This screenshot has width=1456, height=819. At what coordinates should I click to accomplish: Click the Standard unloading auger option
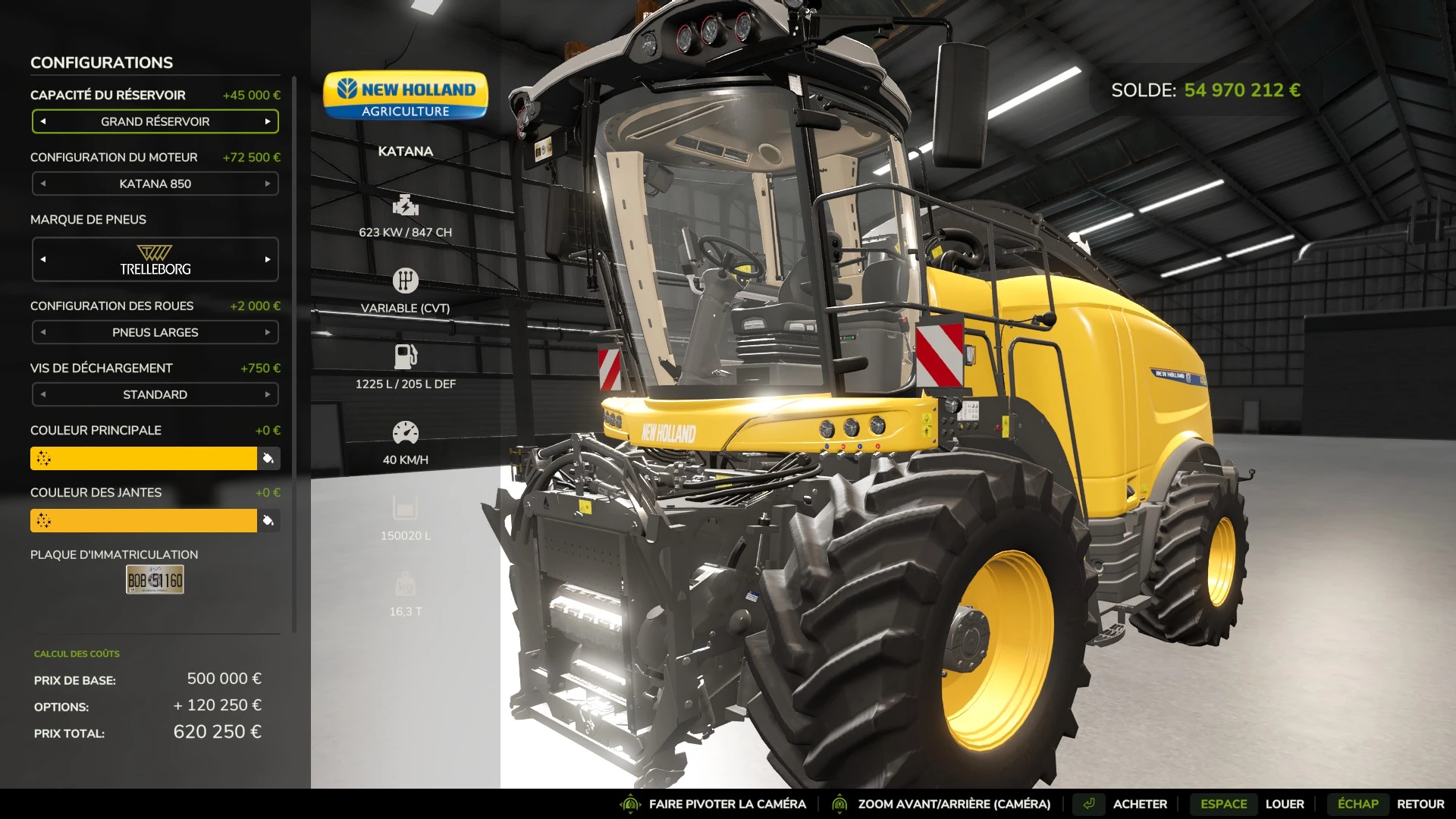click(155, 394)
